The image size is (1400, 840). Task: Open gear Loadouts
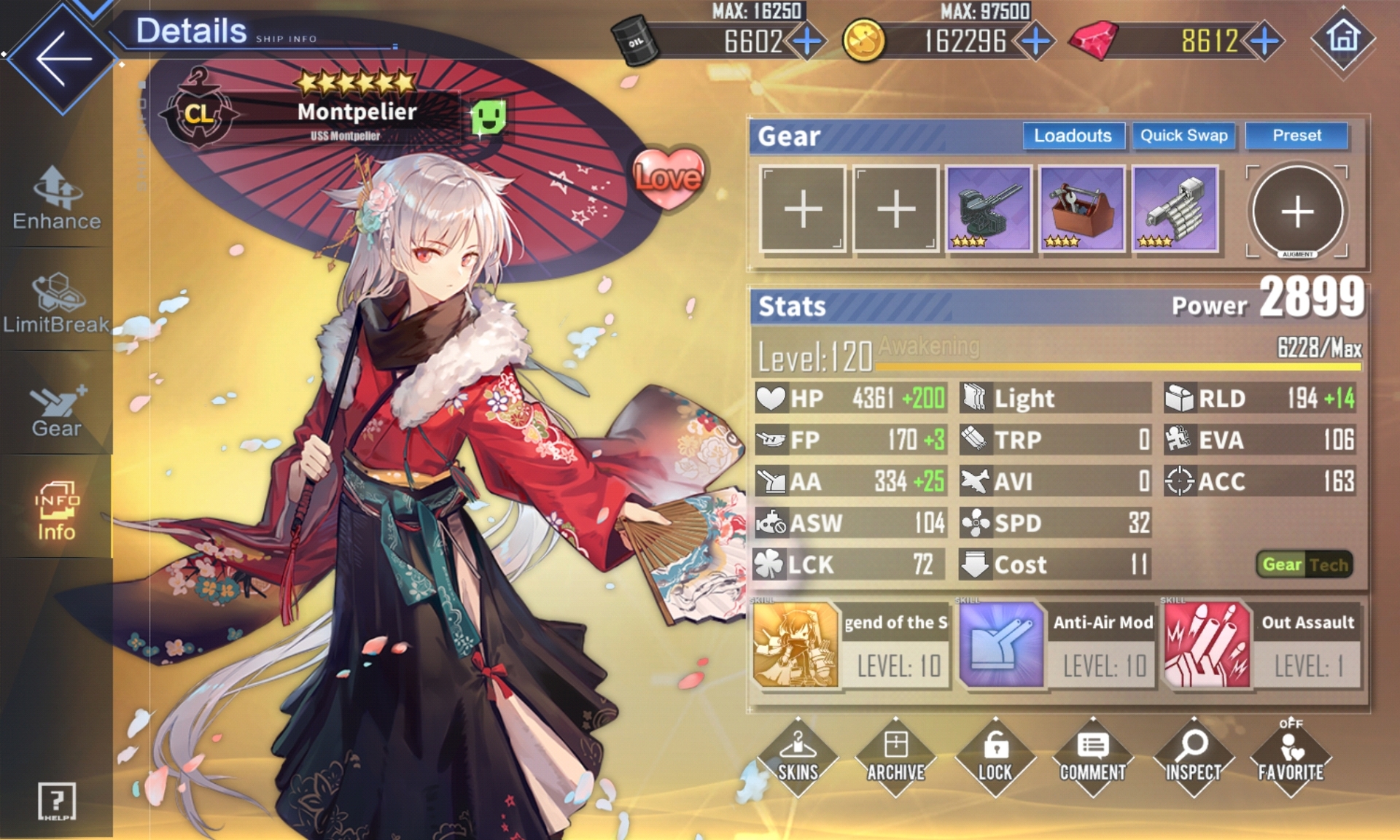coord(1073,136)
